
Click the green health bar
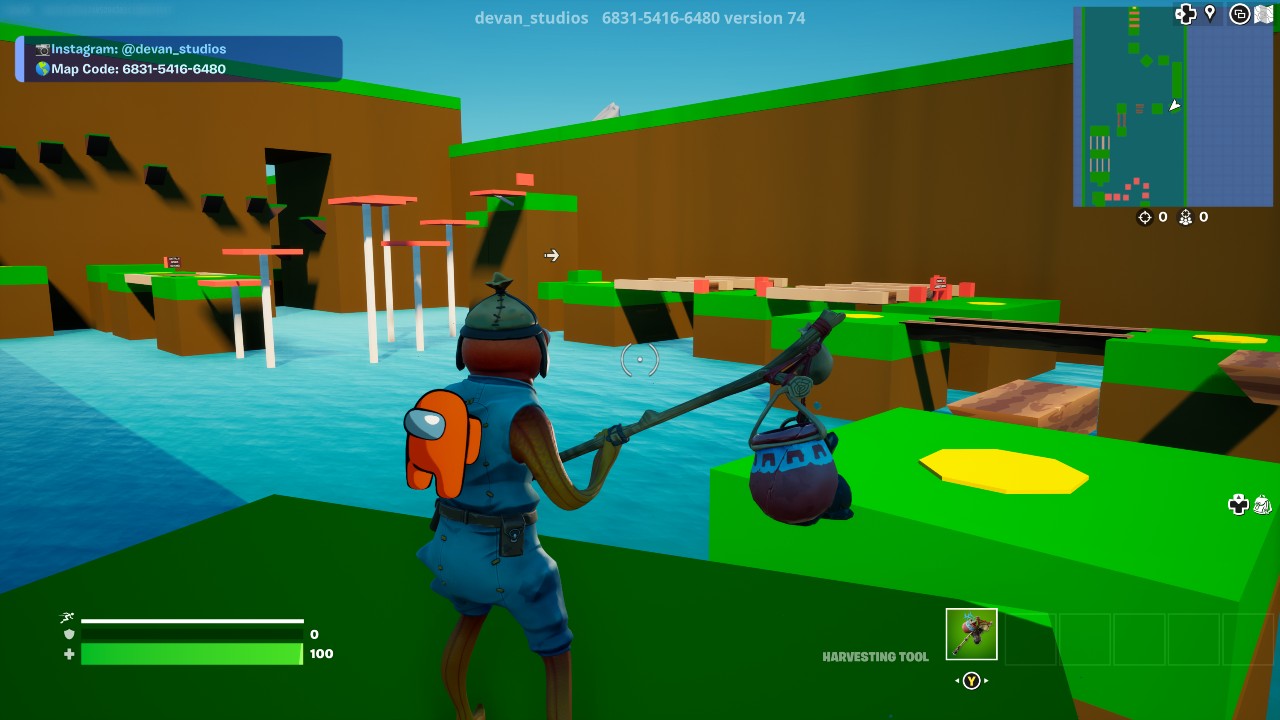point(190,656)
